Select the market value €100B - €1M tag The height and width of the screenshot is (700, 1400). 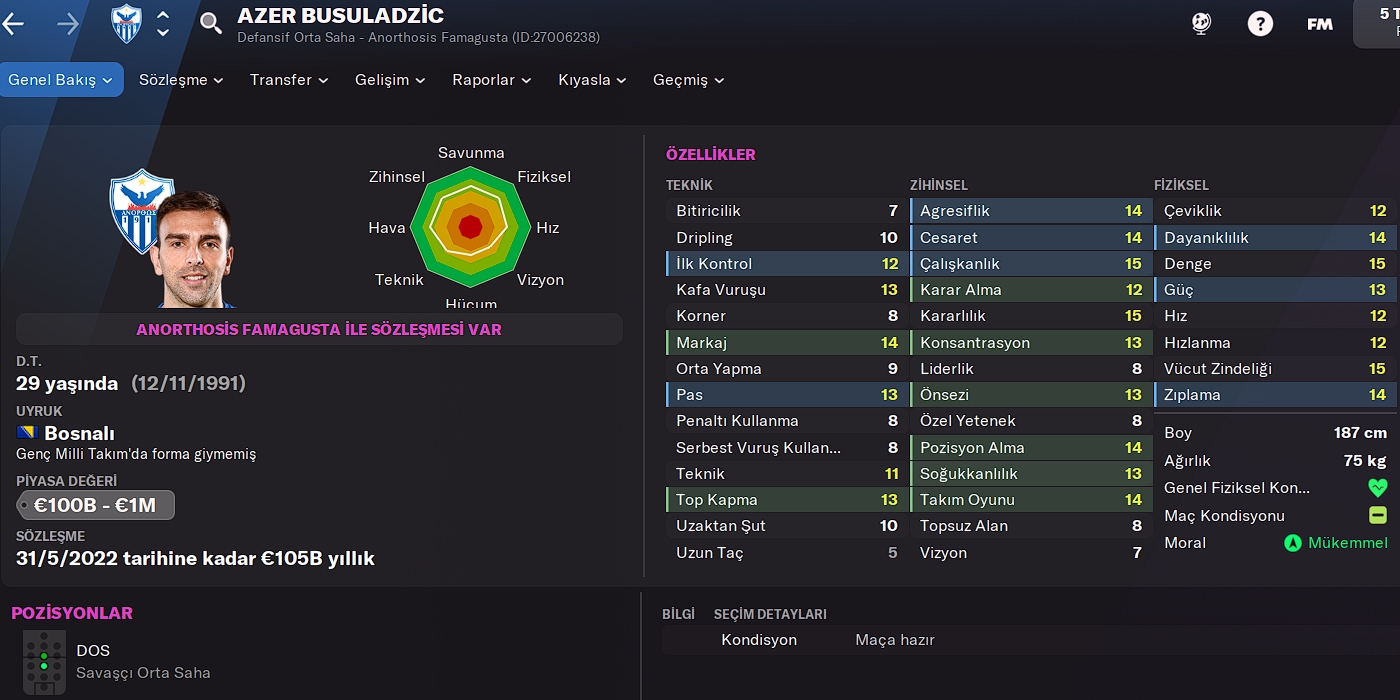click(96, 505)
